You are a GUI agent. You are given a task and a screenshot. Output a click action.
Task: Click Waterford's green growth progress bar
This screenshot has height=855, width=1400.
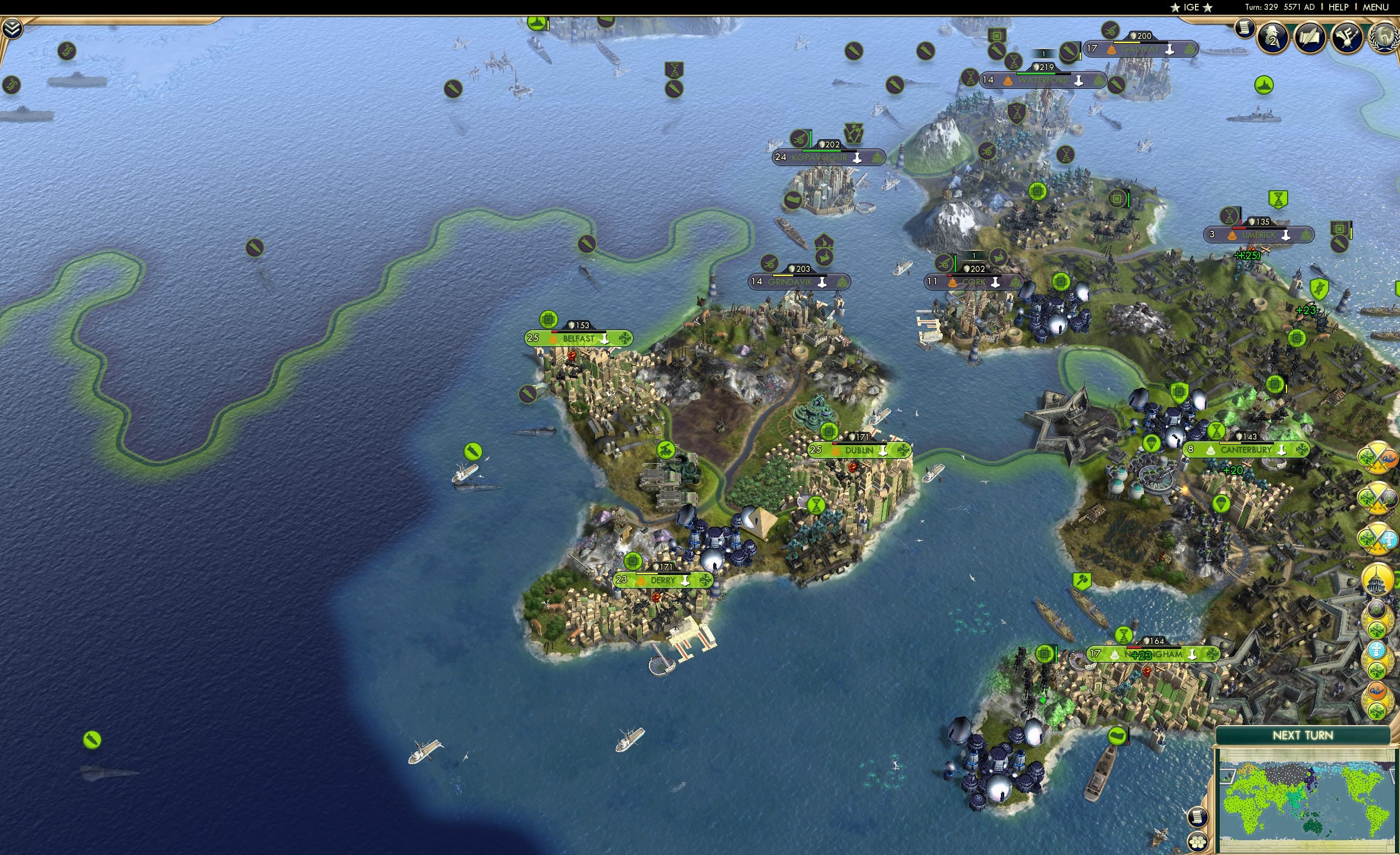click(x=1036, y=74)
